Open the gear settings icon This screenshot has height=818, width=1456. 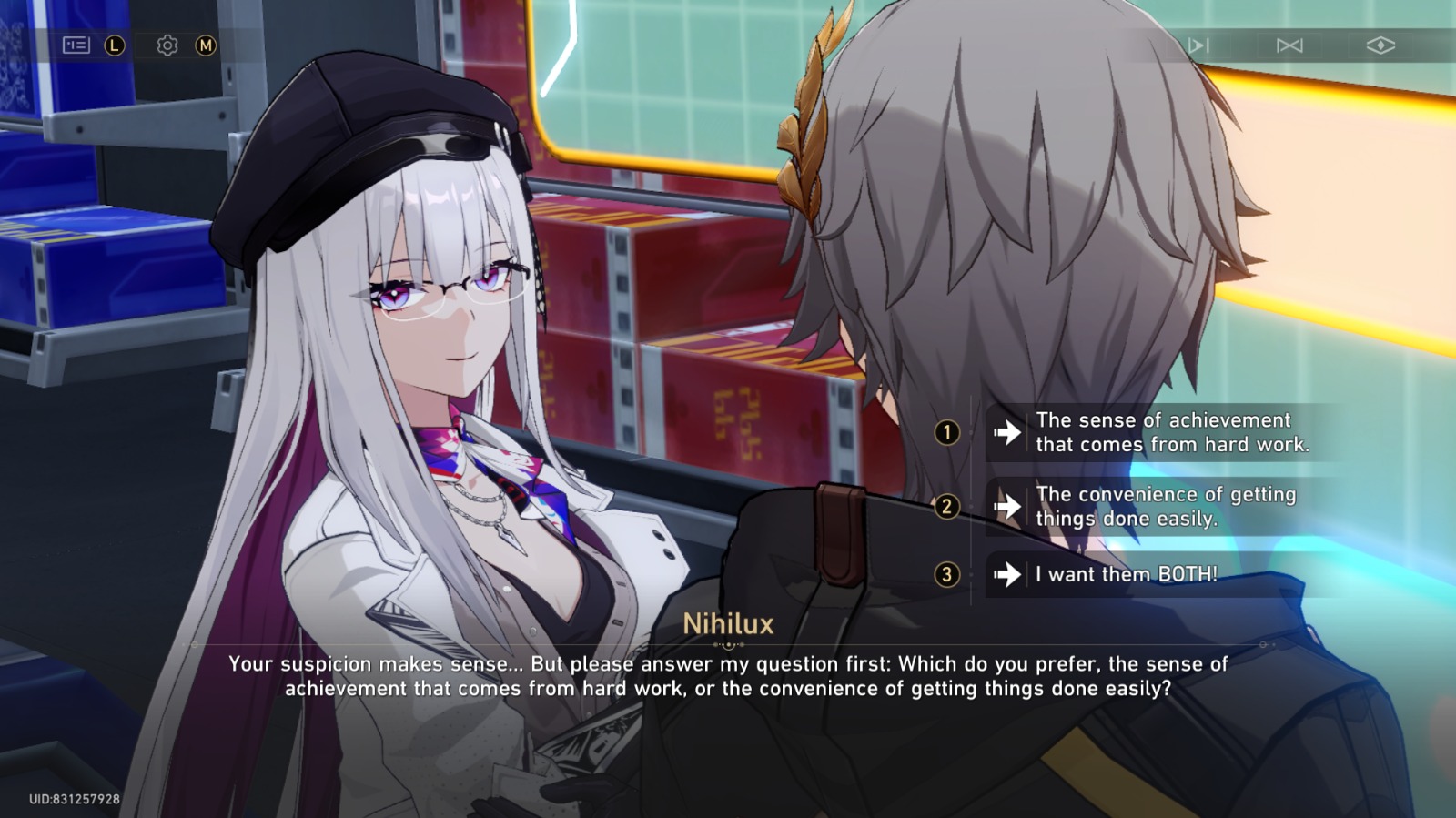[167, 45]
